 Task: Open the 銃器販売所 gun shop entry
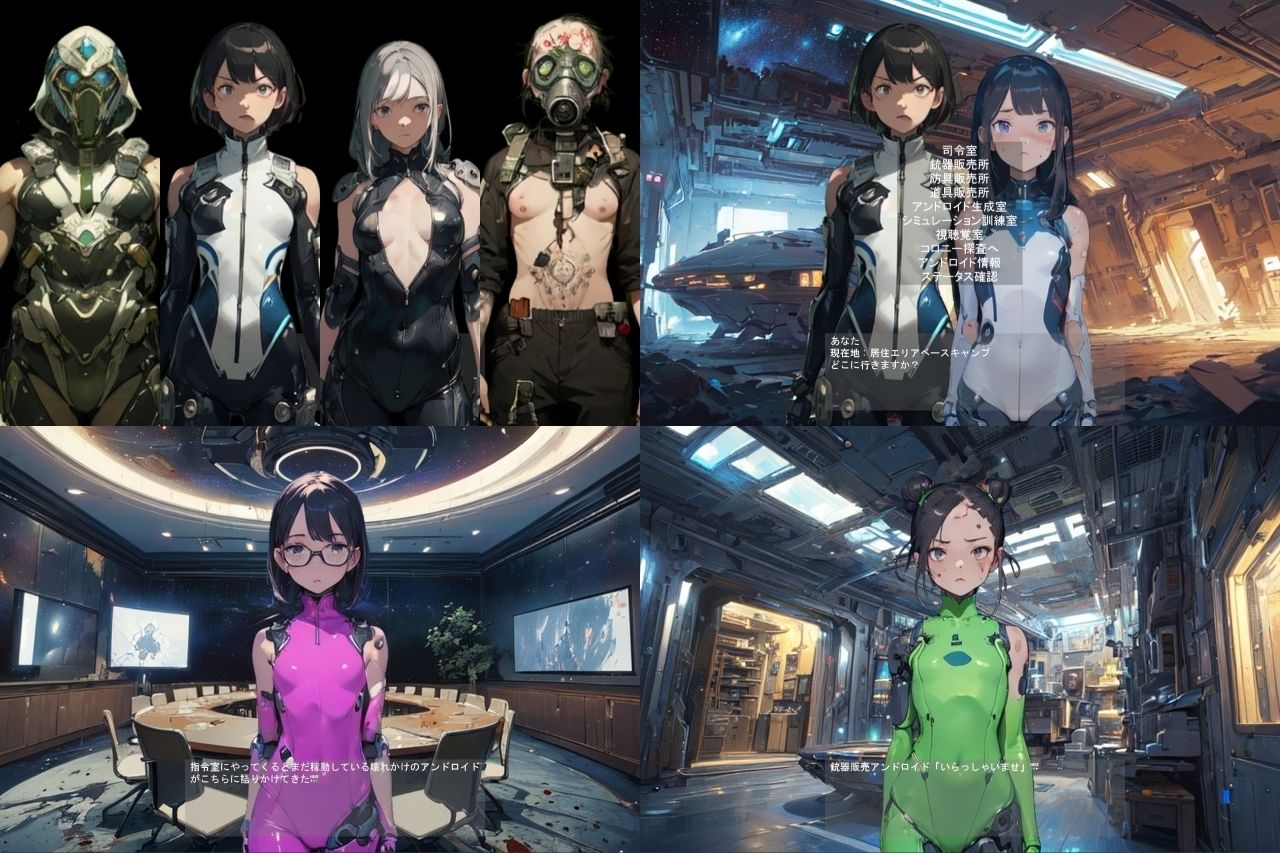(x=958, y=164)
